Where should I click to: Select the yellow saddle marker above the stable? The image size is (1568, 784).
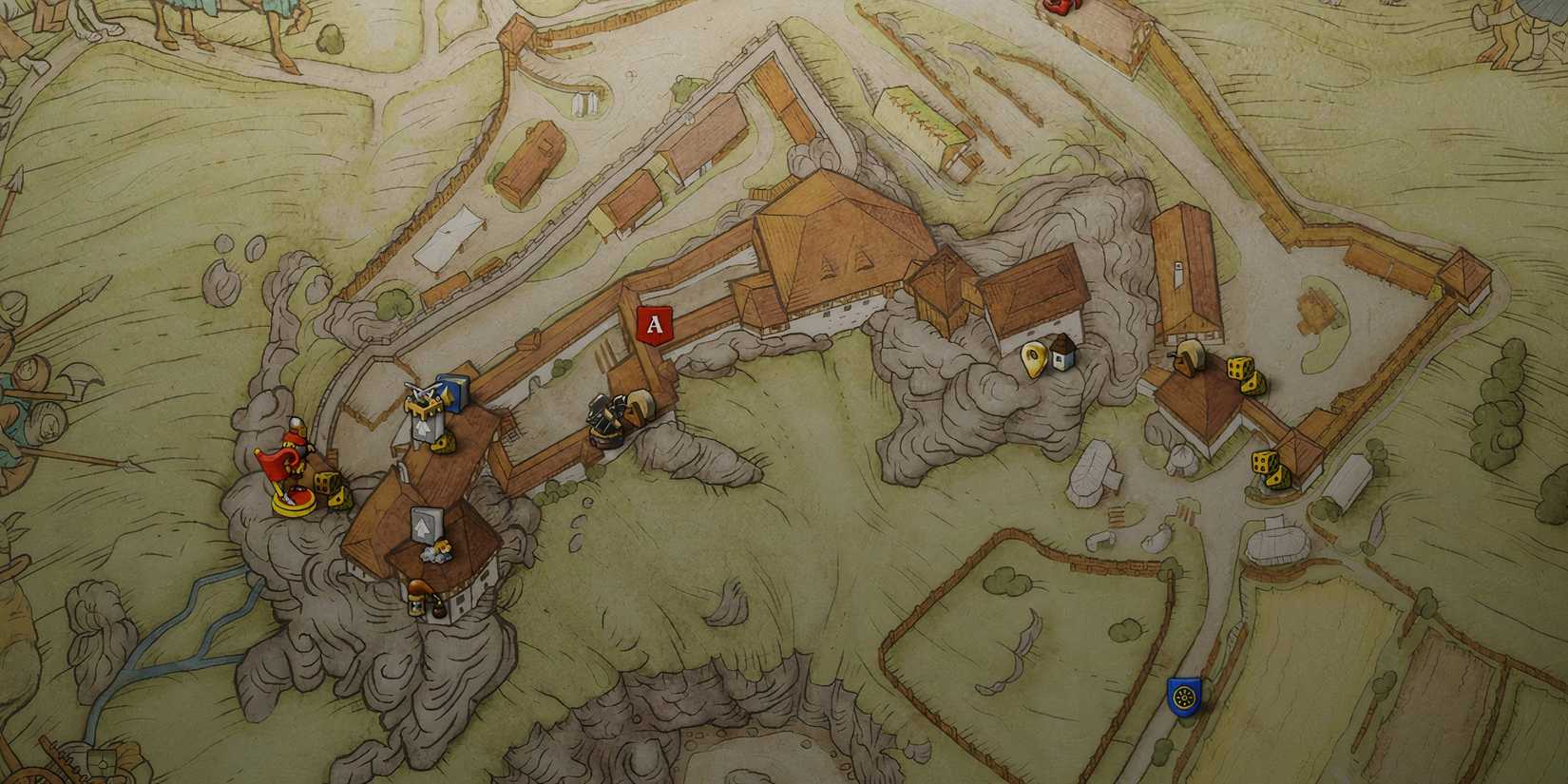(x=1189, y=357)
